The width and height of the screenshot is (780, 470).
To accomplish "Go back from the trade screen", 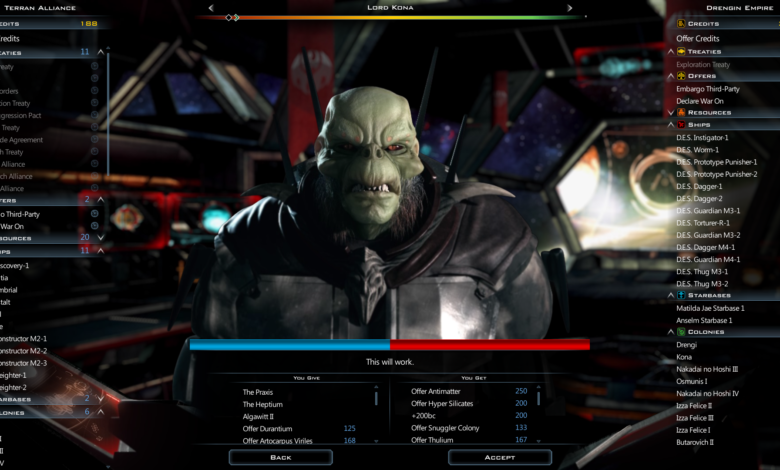I will click(280, 457).
